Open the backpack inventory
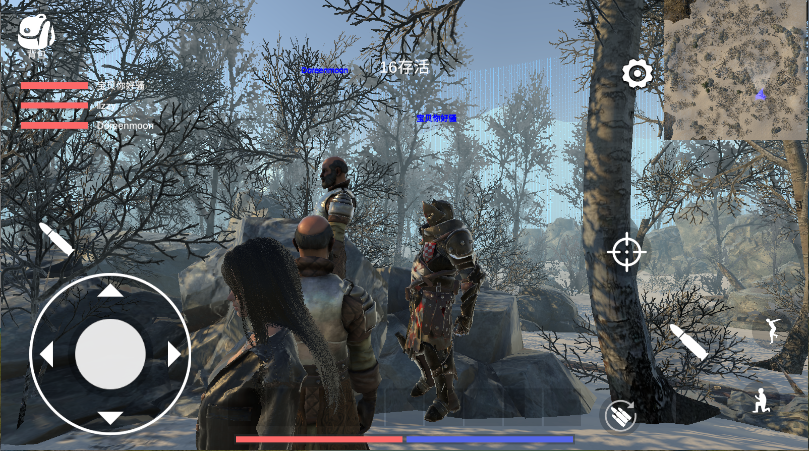Viewport: 809px width, 451px height. (36, 33)
